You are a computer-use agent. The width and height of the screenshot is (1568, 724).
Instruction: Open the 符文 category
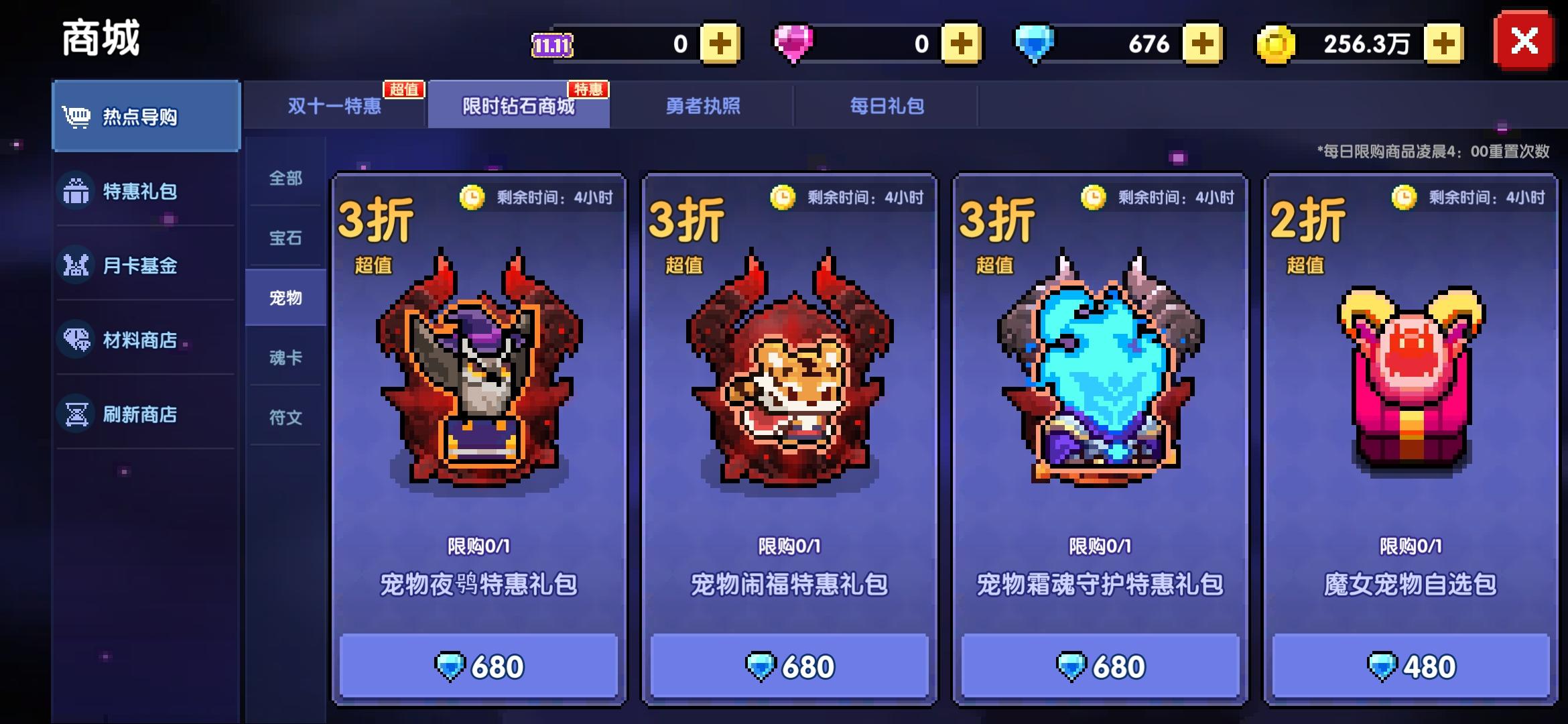click(x=286, y=418)
